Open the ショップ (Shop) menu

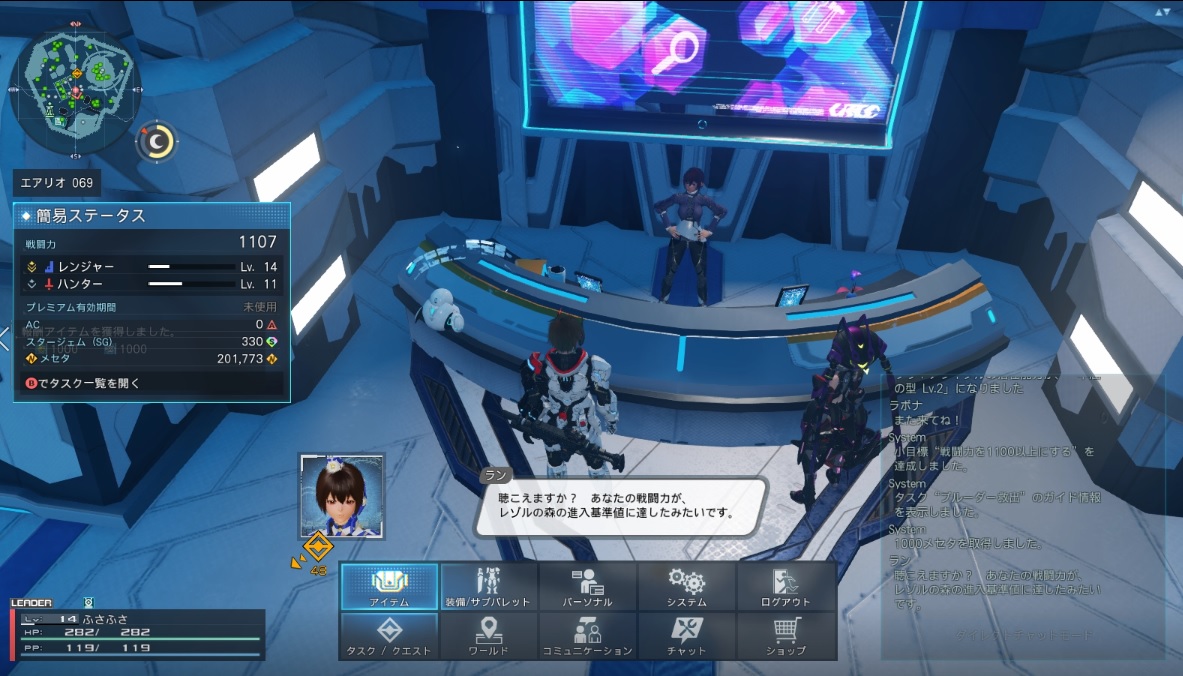tap(785, 636)
